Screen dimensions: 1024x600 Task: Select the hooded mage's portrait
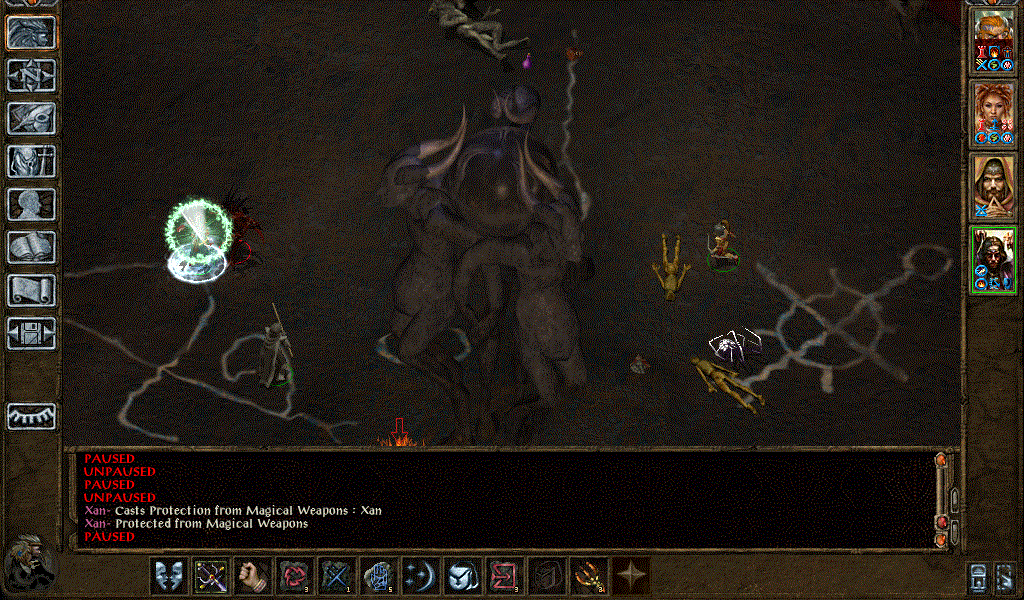993,186
